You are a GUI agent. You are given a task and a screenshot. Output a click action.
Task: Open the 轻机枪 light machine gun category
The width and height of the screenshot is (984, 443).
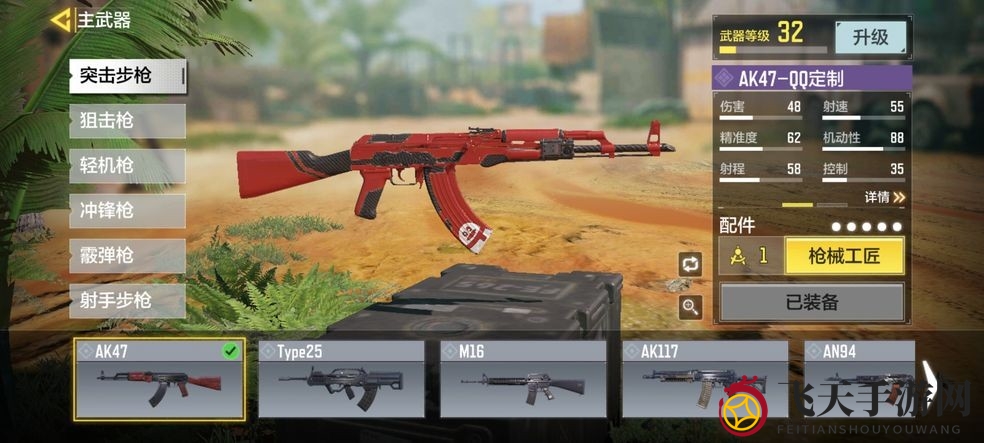point(127,166)
